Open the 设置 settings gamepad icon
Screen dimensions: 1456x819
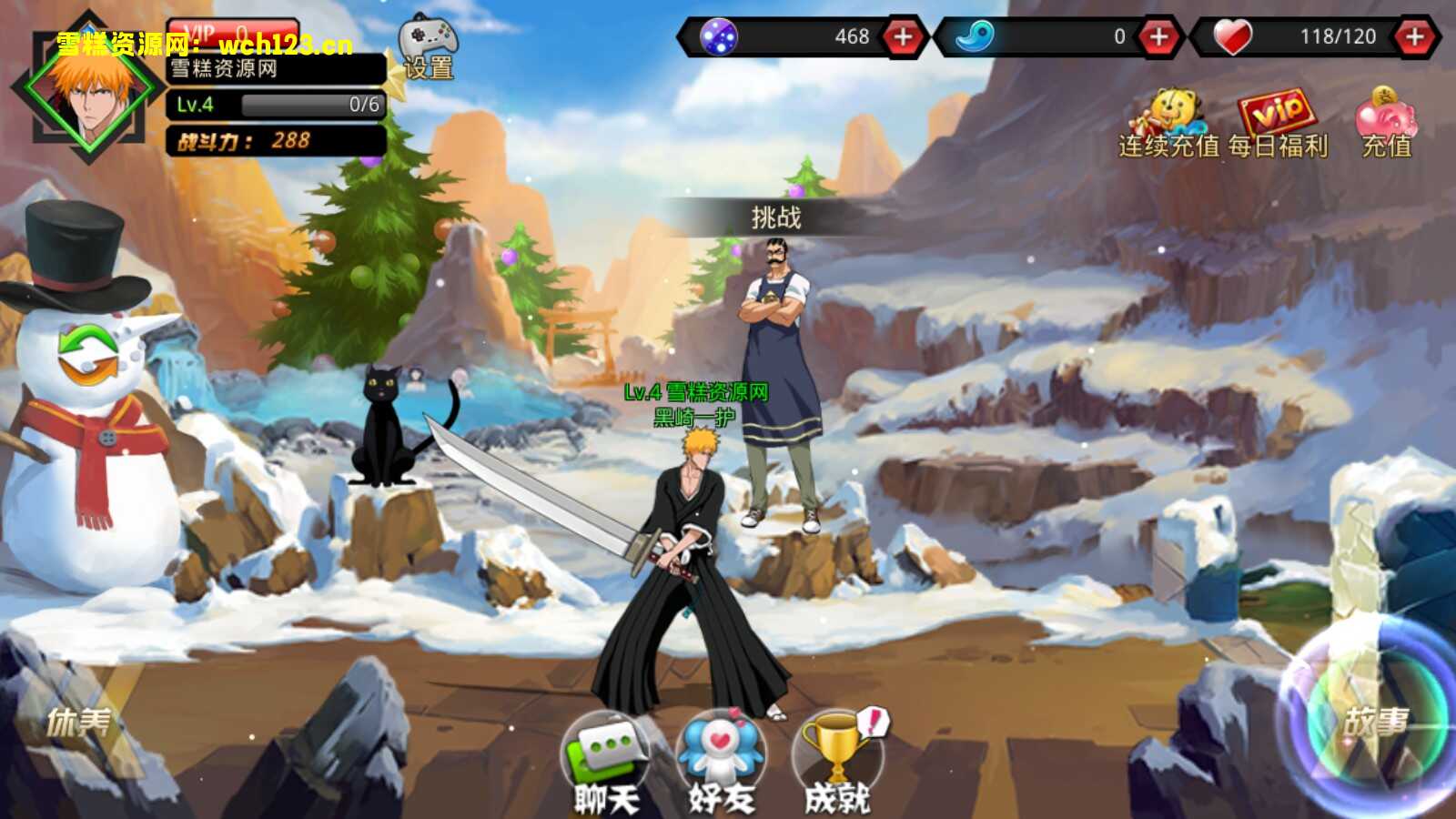pyautogui.click(x=429, y=47)
